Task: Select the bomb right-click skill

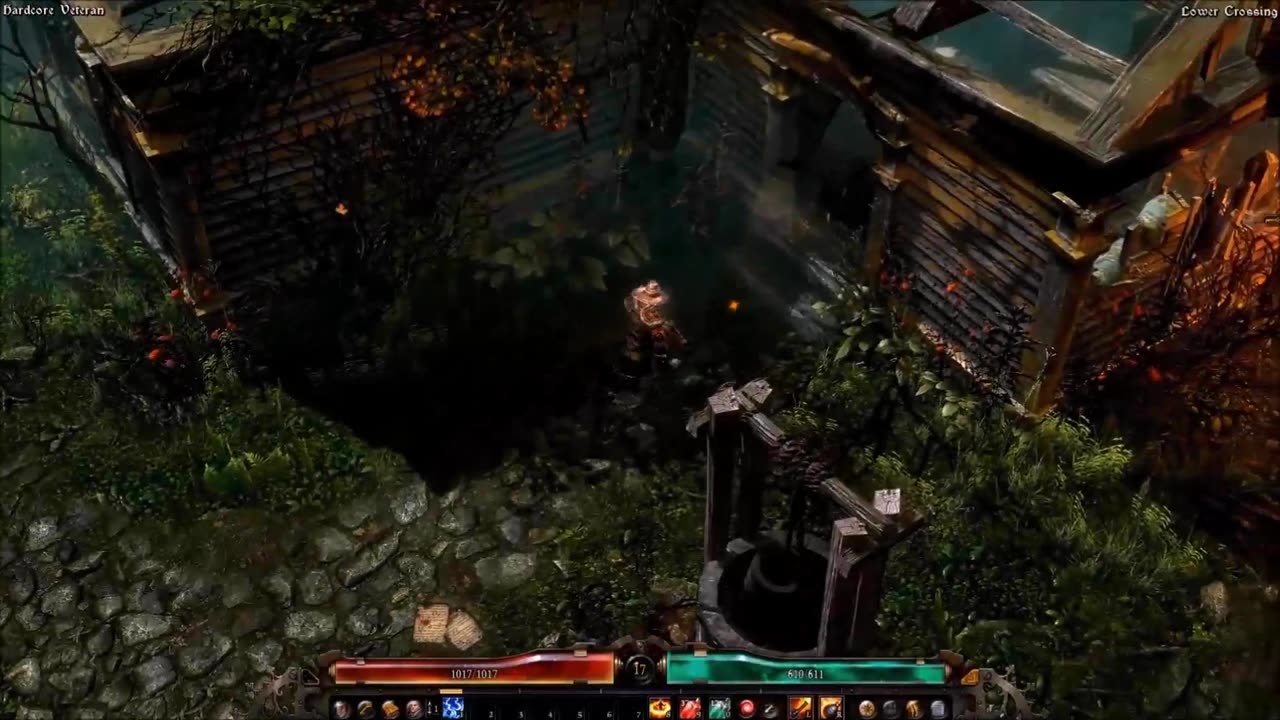Action: 830,708
